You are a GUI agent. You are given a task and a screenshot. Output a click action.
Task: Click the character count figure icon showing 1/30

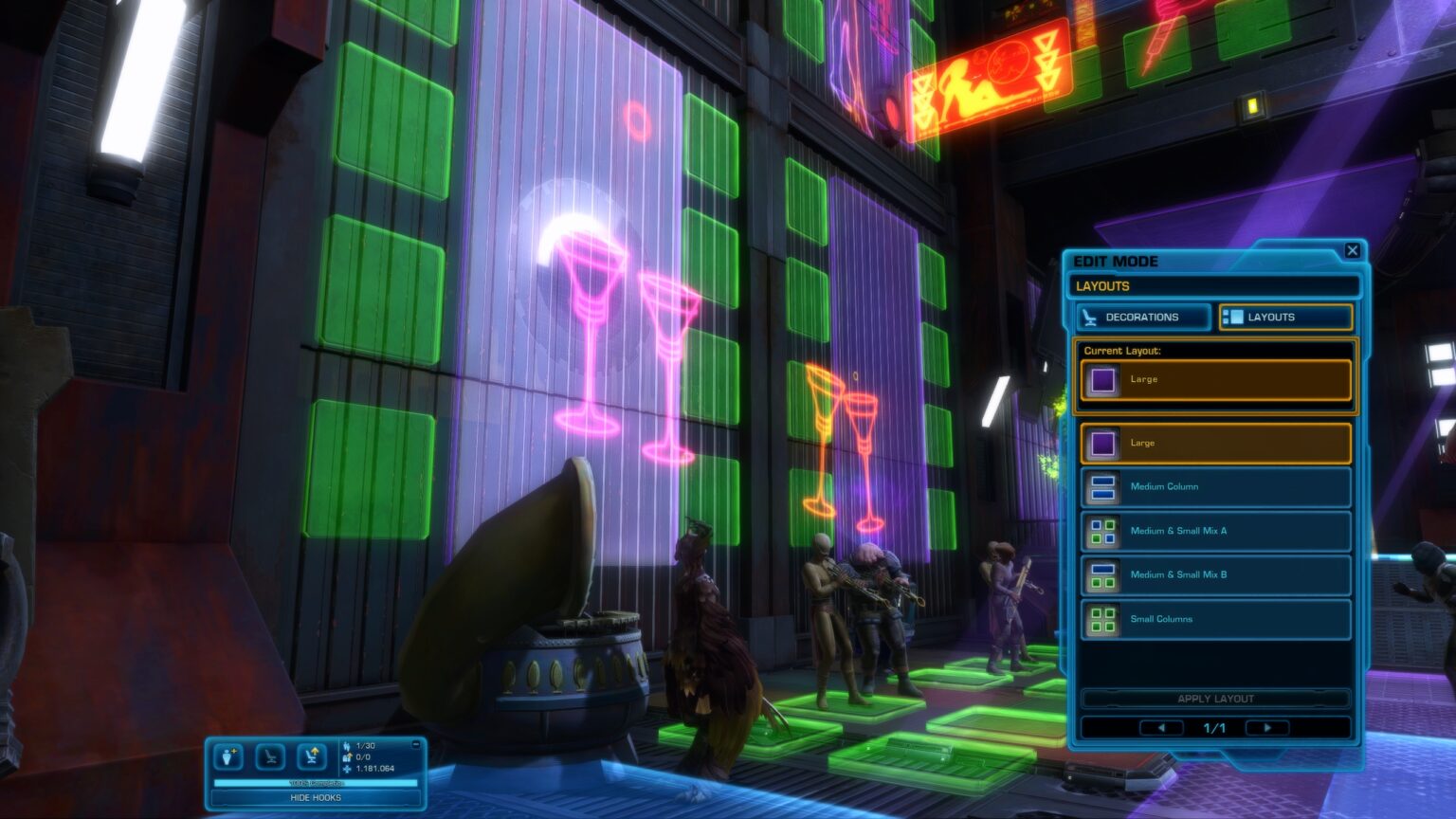tap(347, 746)
